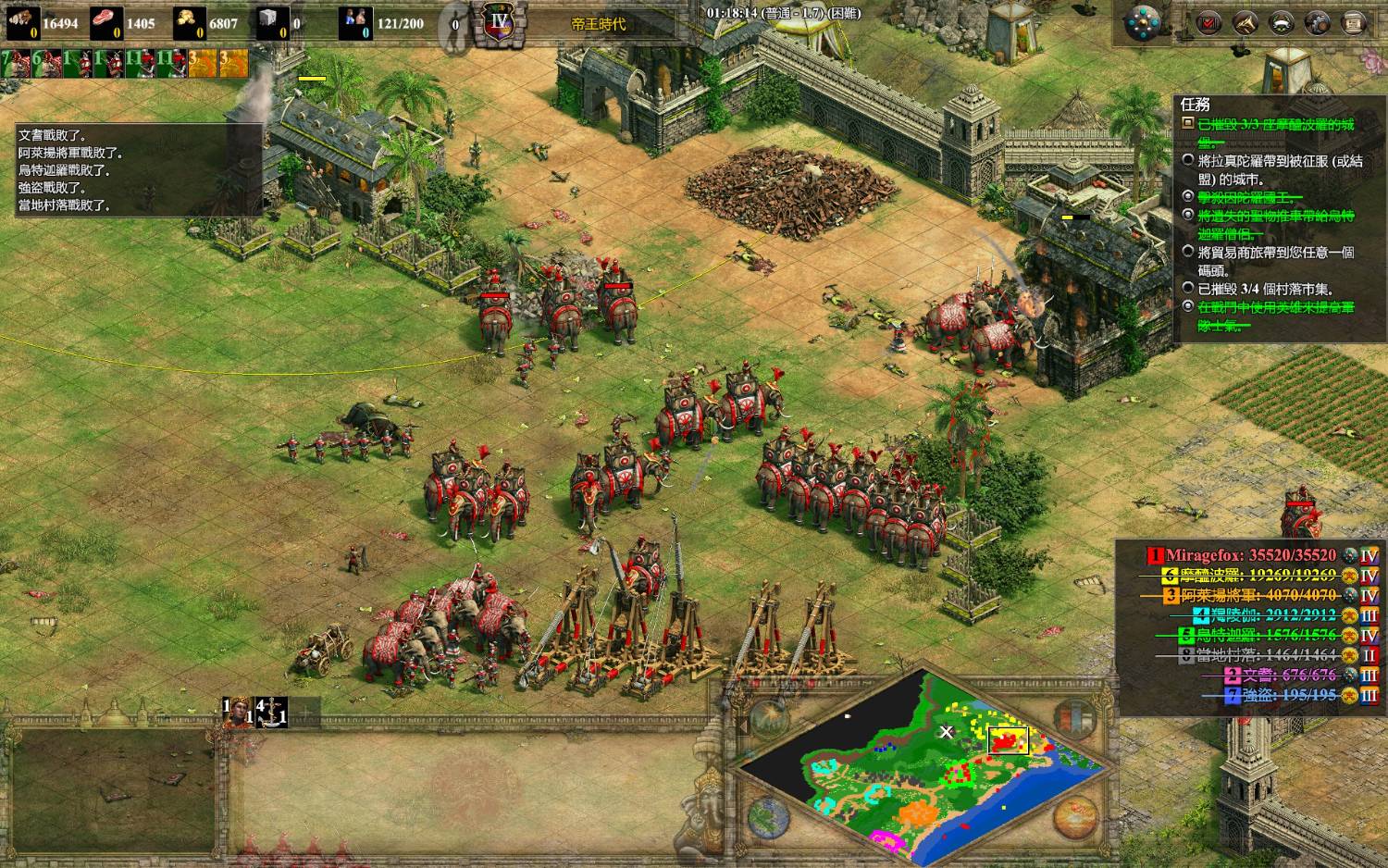
Task: Click the idle villager silhouette icon
Action: (454, 23)
